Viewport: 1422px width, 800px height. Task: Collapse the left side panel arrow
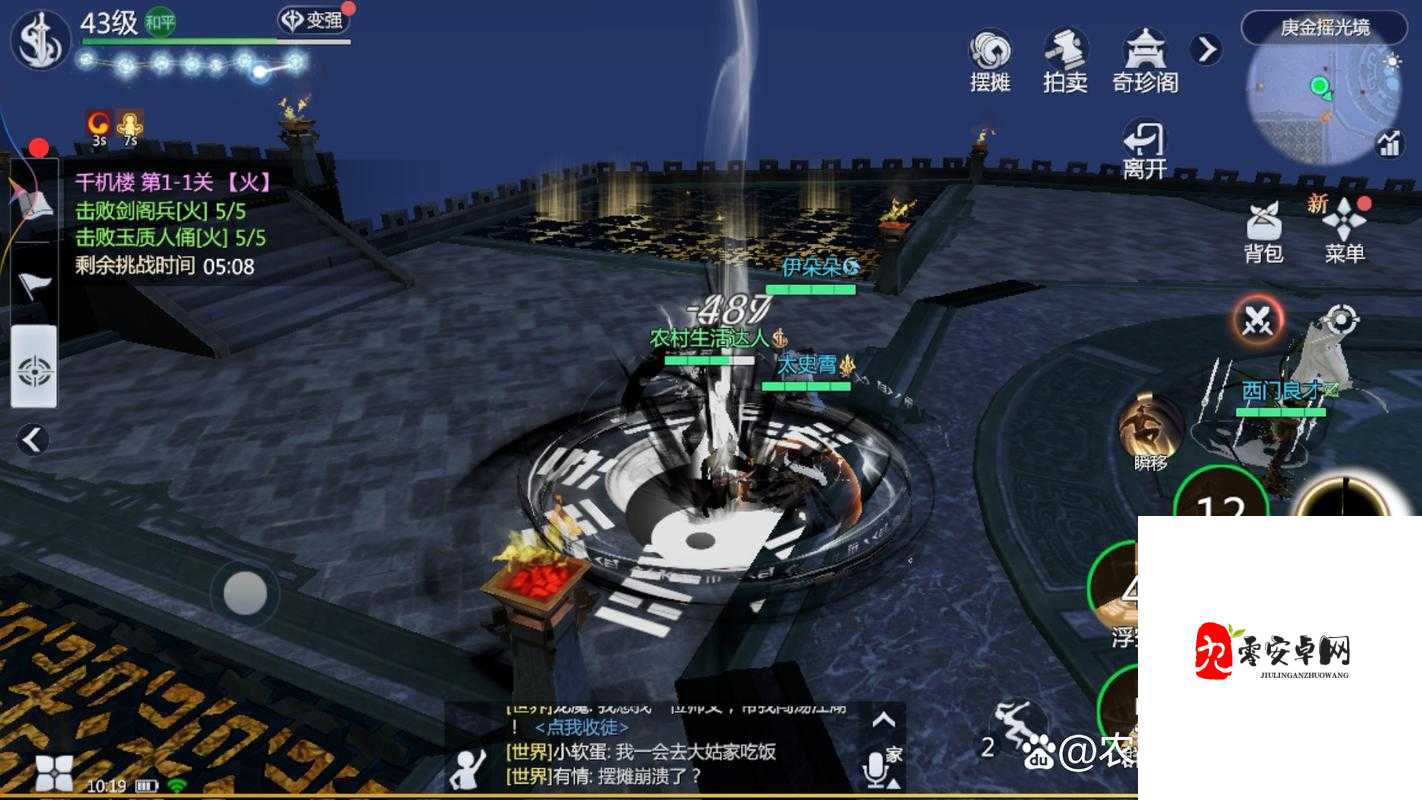(33, 439)
